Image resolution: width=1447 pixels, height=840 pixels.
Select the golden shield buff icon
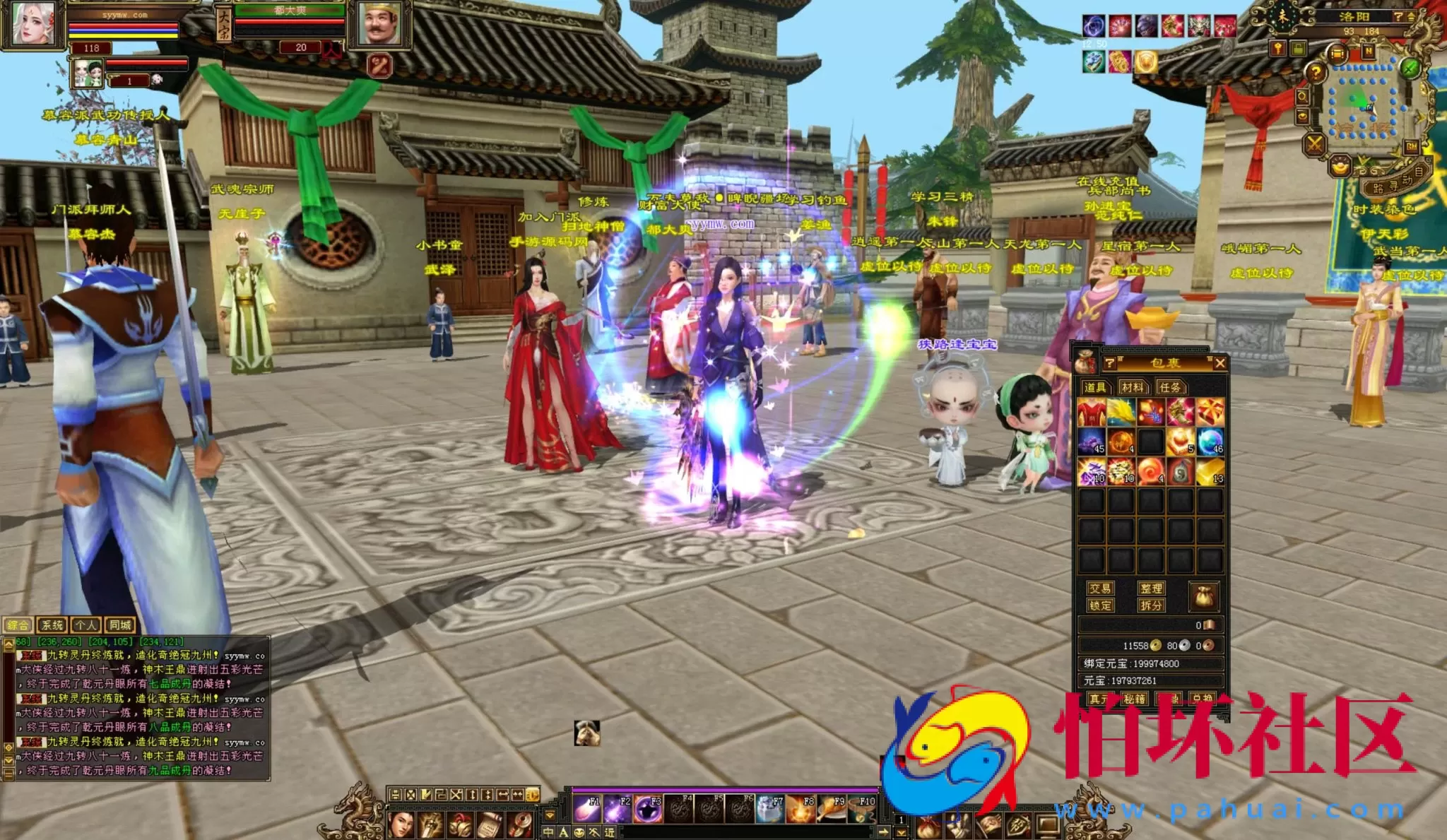[x=1145, y=63]
